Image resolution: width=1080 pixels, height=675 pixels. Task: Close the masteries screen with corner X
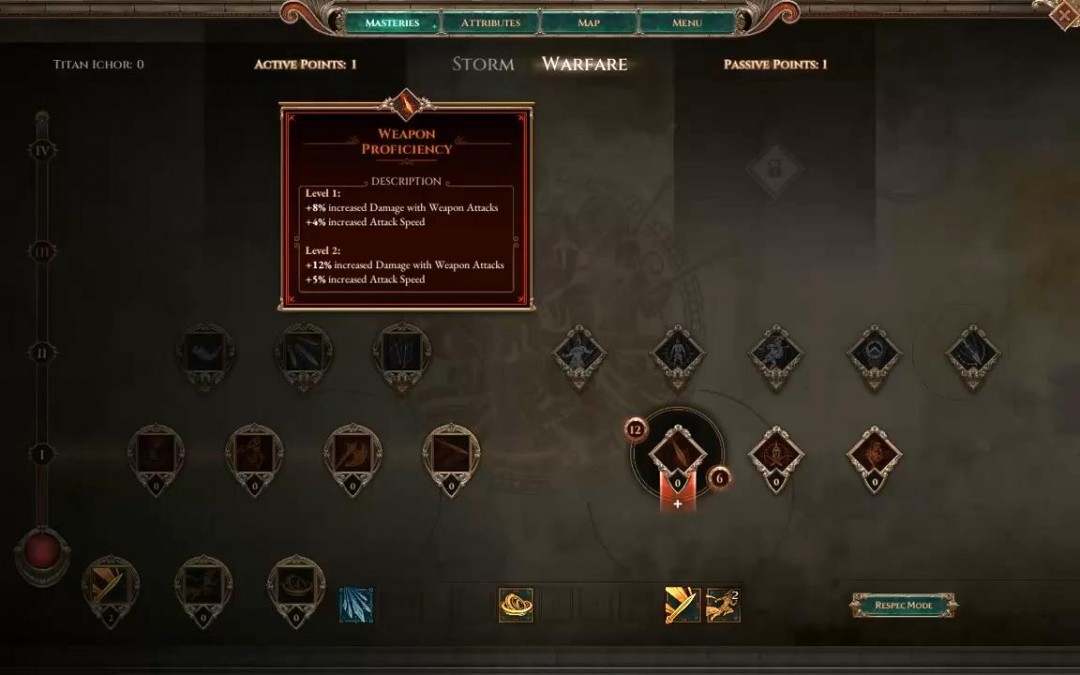[1064, 14]
